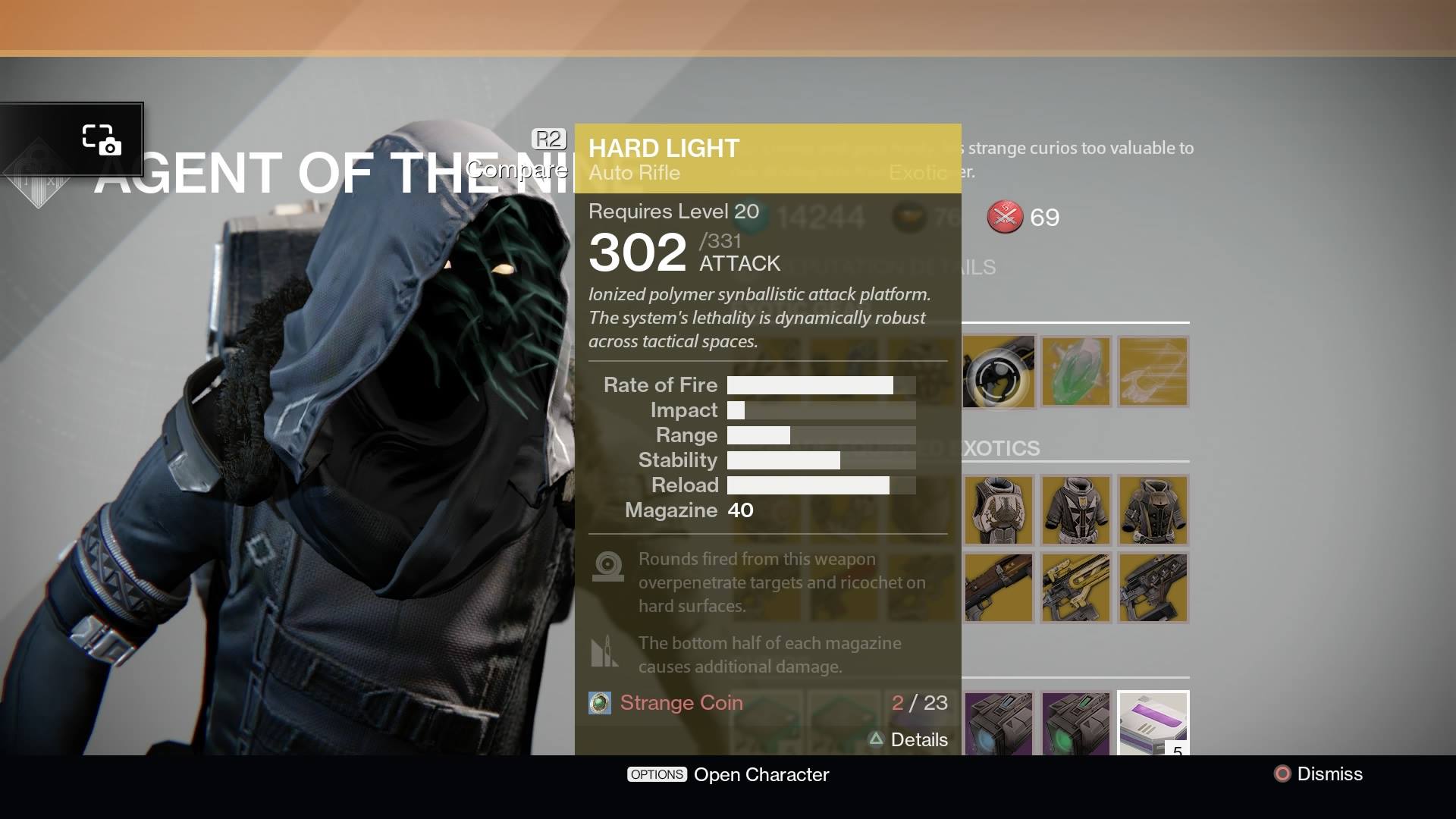Open the Compare panel via the R2 label
Image resolution: width=1456 pixels, height=819 pixels.
point(548,139)
